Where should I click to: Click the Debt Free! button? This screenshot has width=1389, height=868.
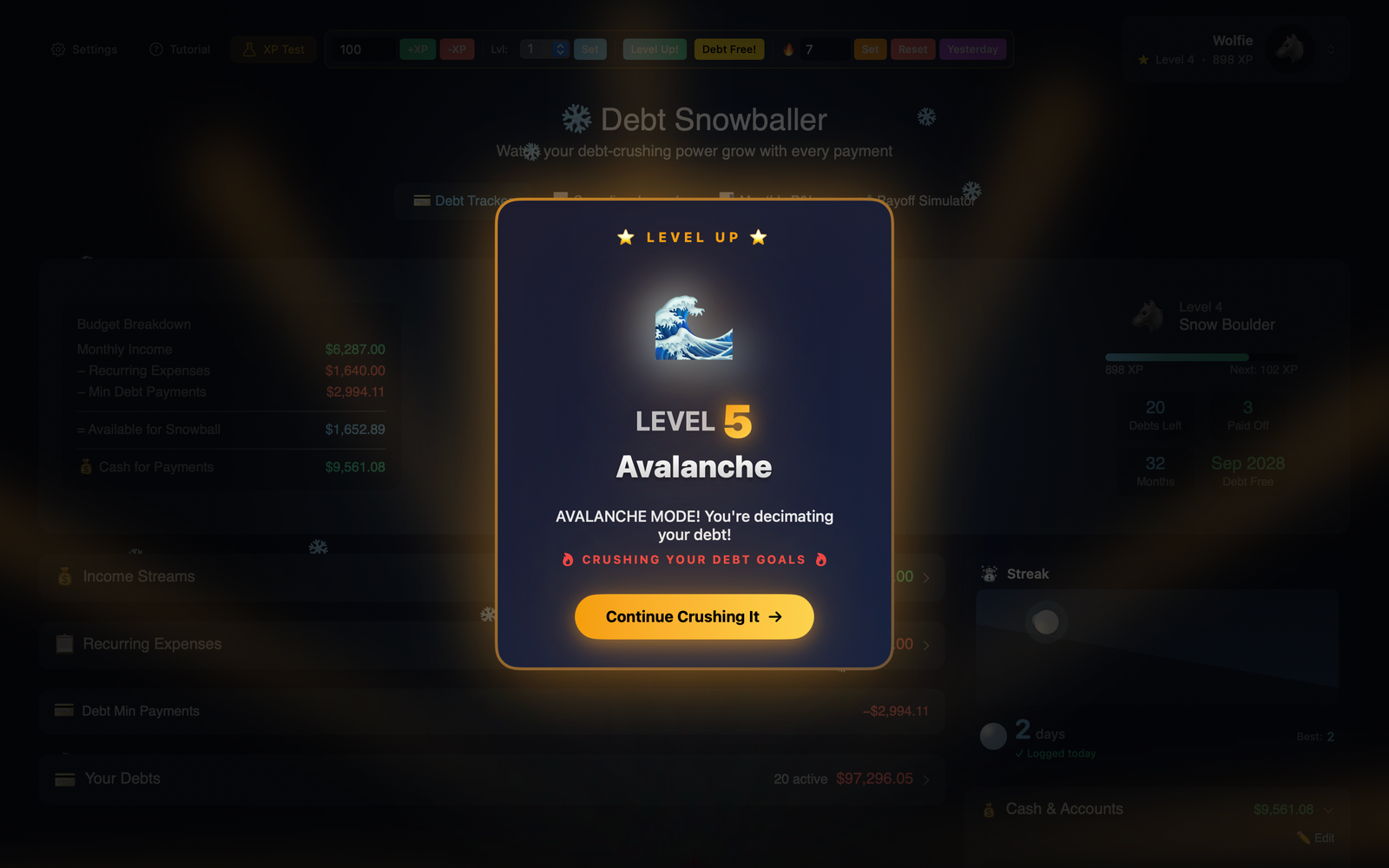(x=729, y=49)
